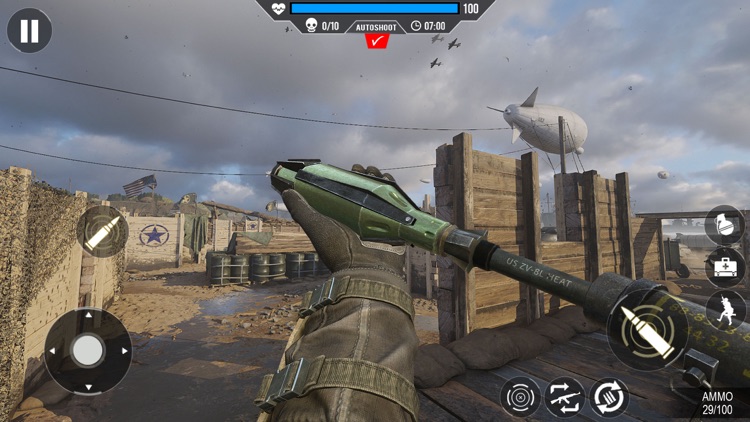Fire with the large bullet button
Viewport: 750px width, 422px height.
(645, 333)
